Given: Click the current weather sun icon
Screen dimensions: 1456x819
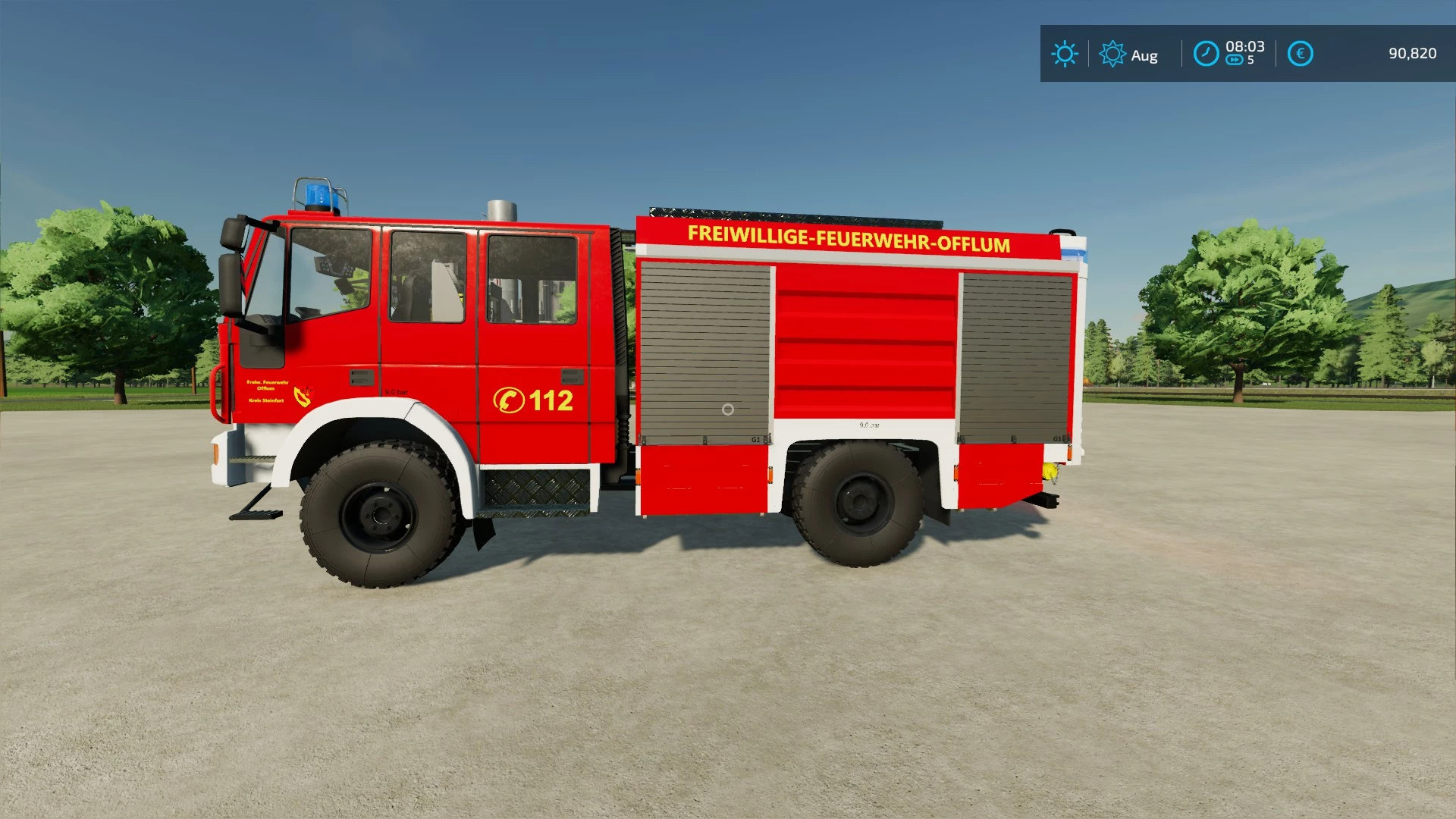Looking at the screenshot, I should (1065, 54).
